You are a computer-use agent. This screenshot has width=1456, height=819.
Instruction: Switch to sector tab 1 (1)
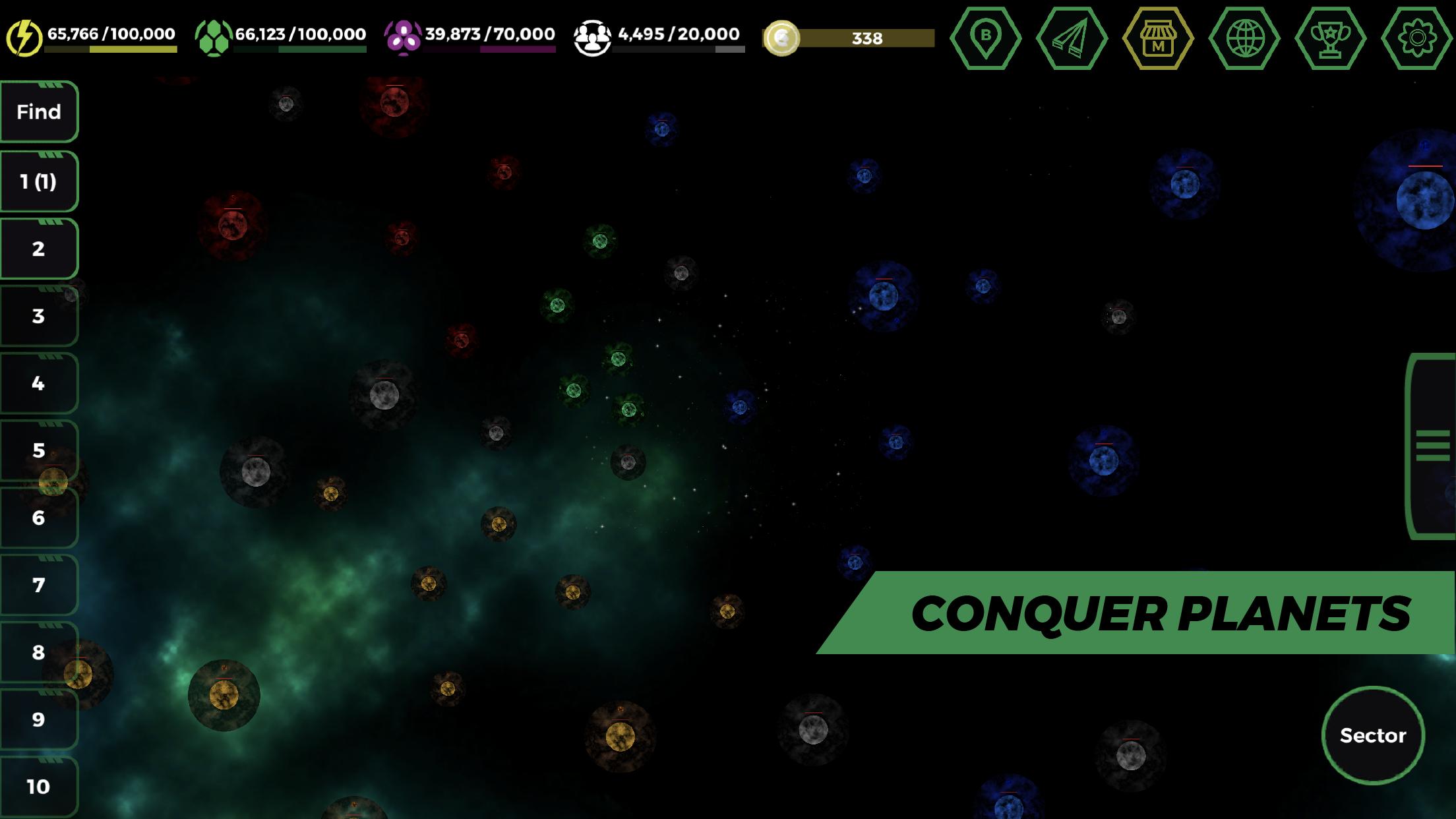tap(38, 179)
